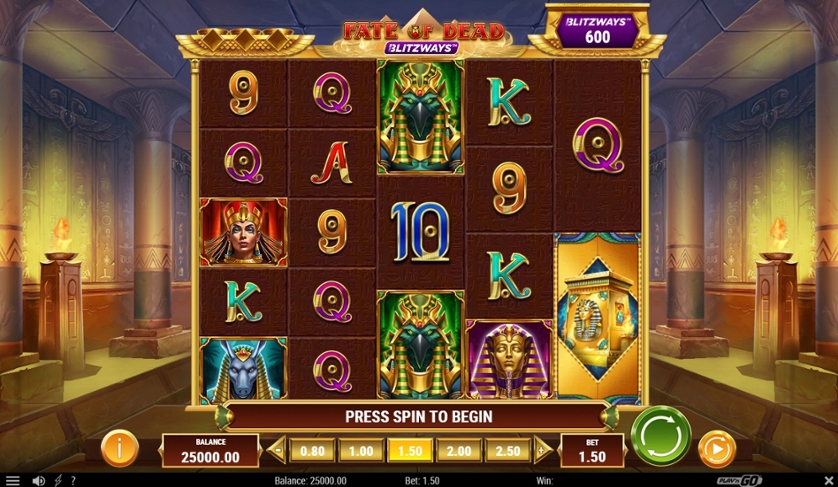
Task: Open help with the question mark icon
Action: click(x=72, y=480)
